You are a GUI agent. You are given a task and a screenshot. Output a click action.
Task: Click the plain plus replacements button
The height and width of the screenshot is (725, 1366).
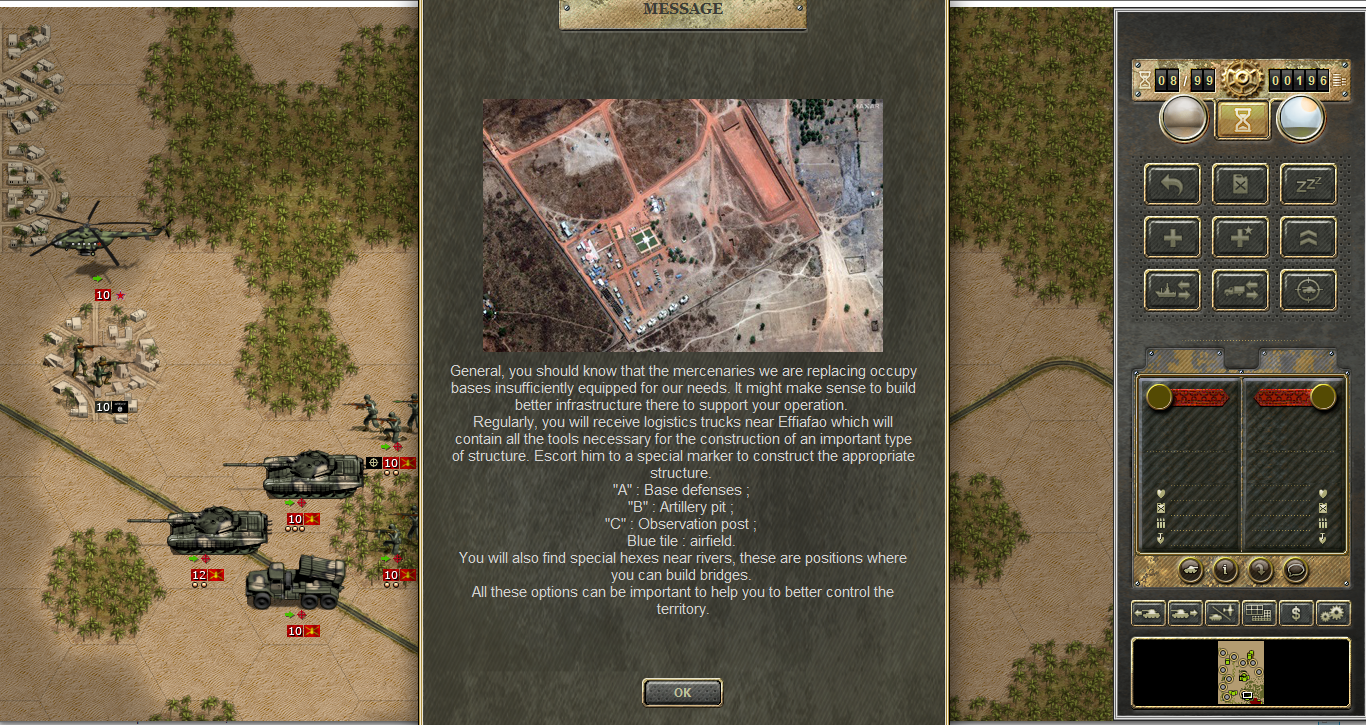pyautogui.click(x=1172, y=238)
